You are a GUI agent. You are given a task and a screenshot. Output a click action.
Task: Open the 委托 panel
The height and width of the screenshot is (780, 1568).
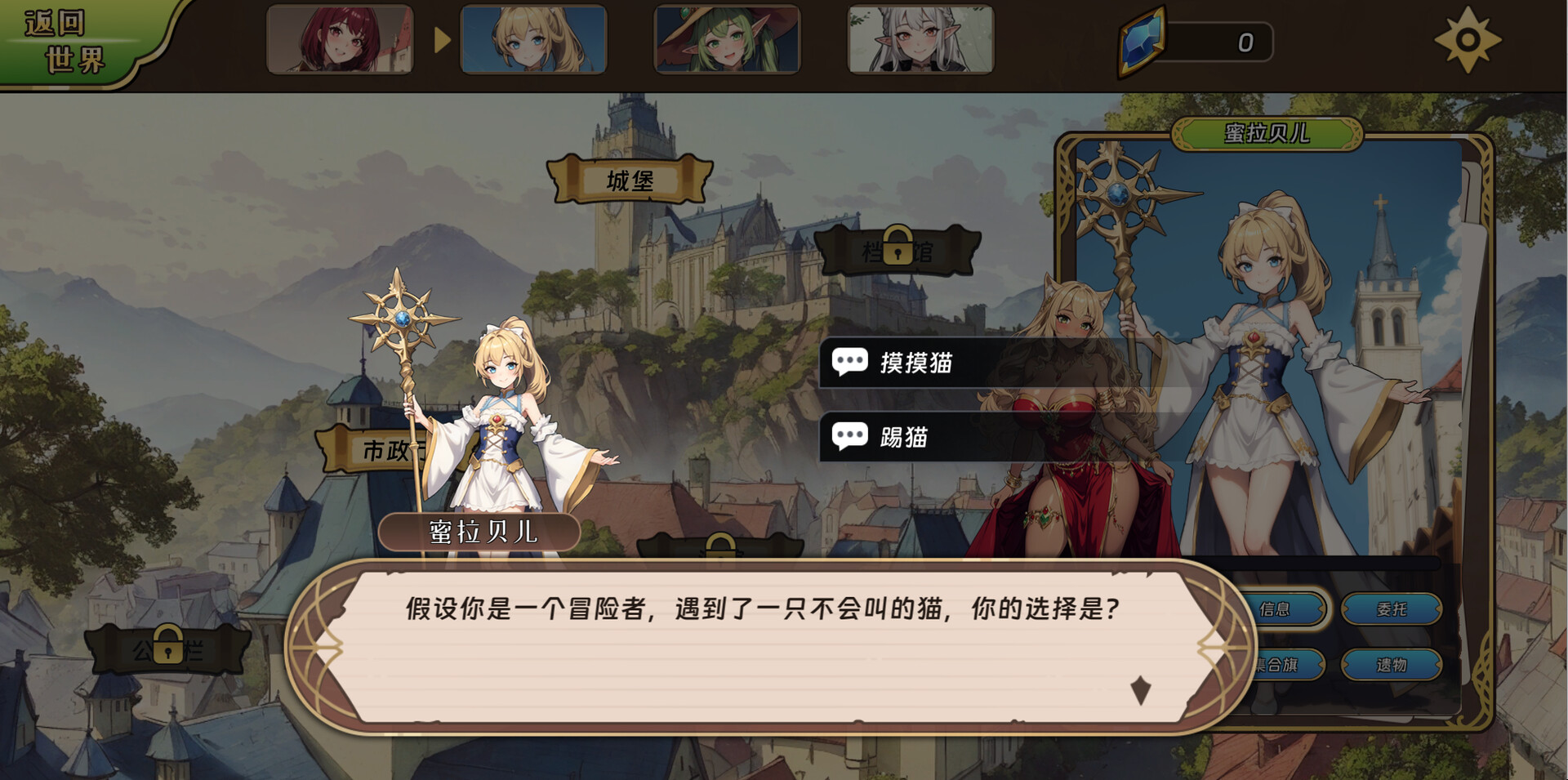tap(1393, 609)
